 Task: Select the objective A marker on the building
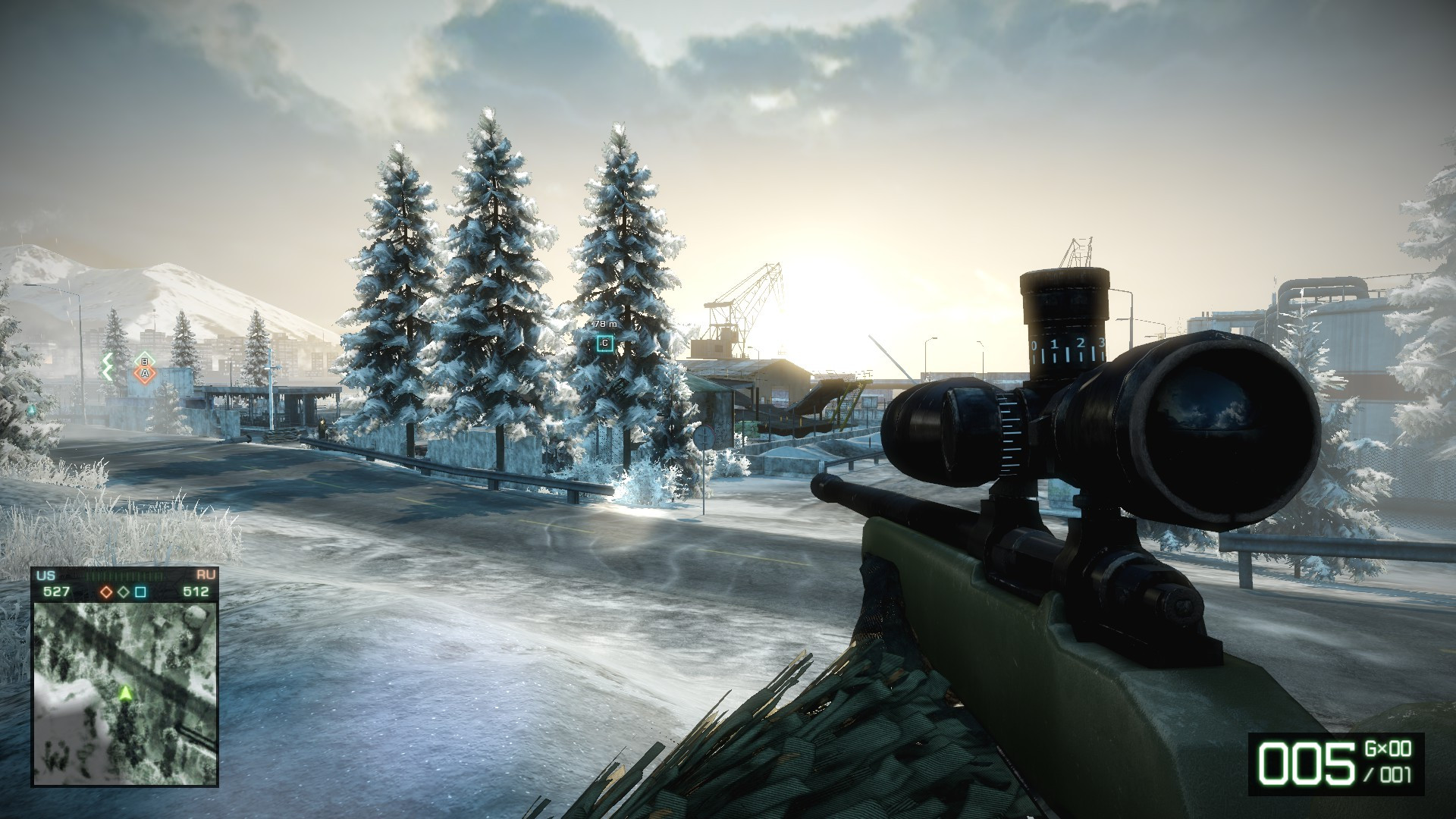coord(145,372)
